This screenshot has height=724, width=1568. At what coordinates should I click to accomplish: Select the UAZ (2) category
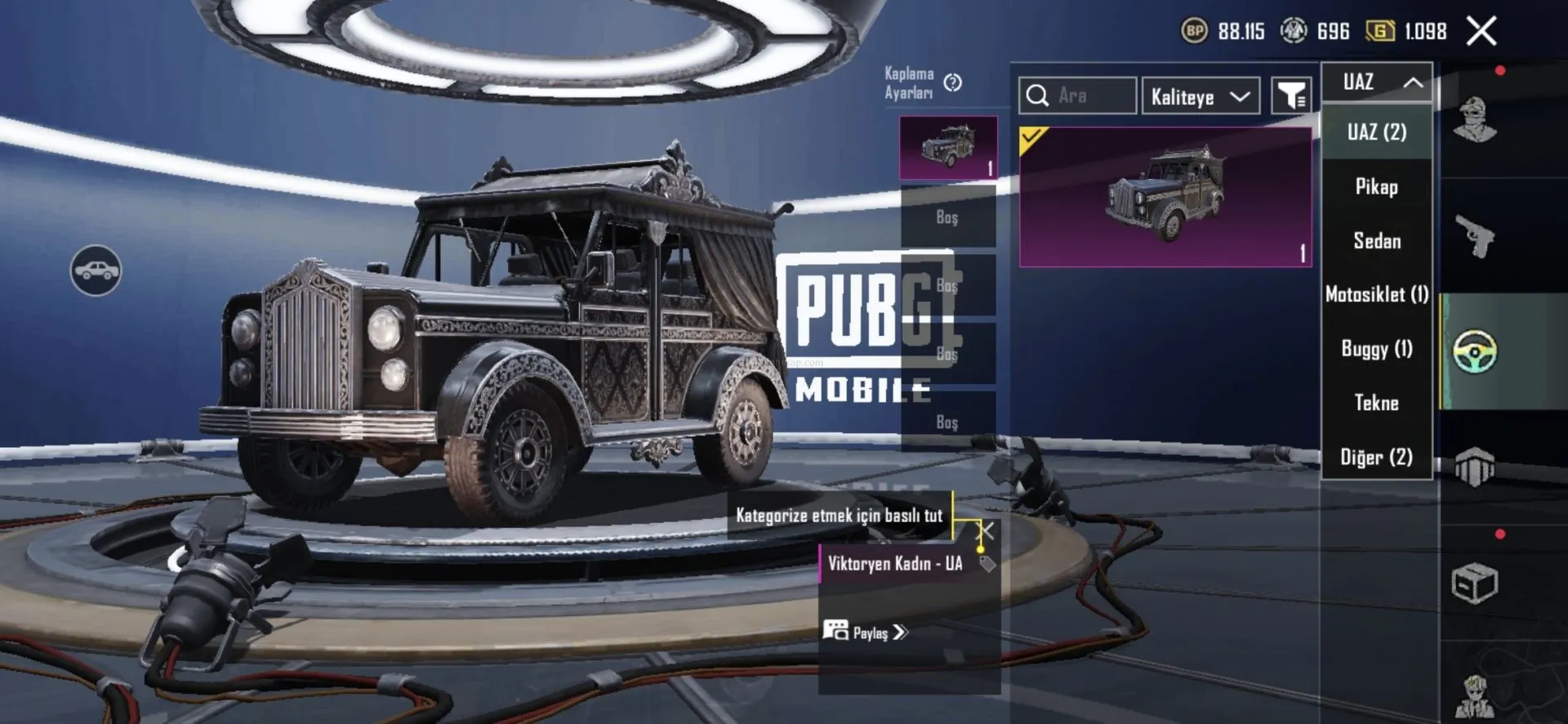click(1377, 132)
